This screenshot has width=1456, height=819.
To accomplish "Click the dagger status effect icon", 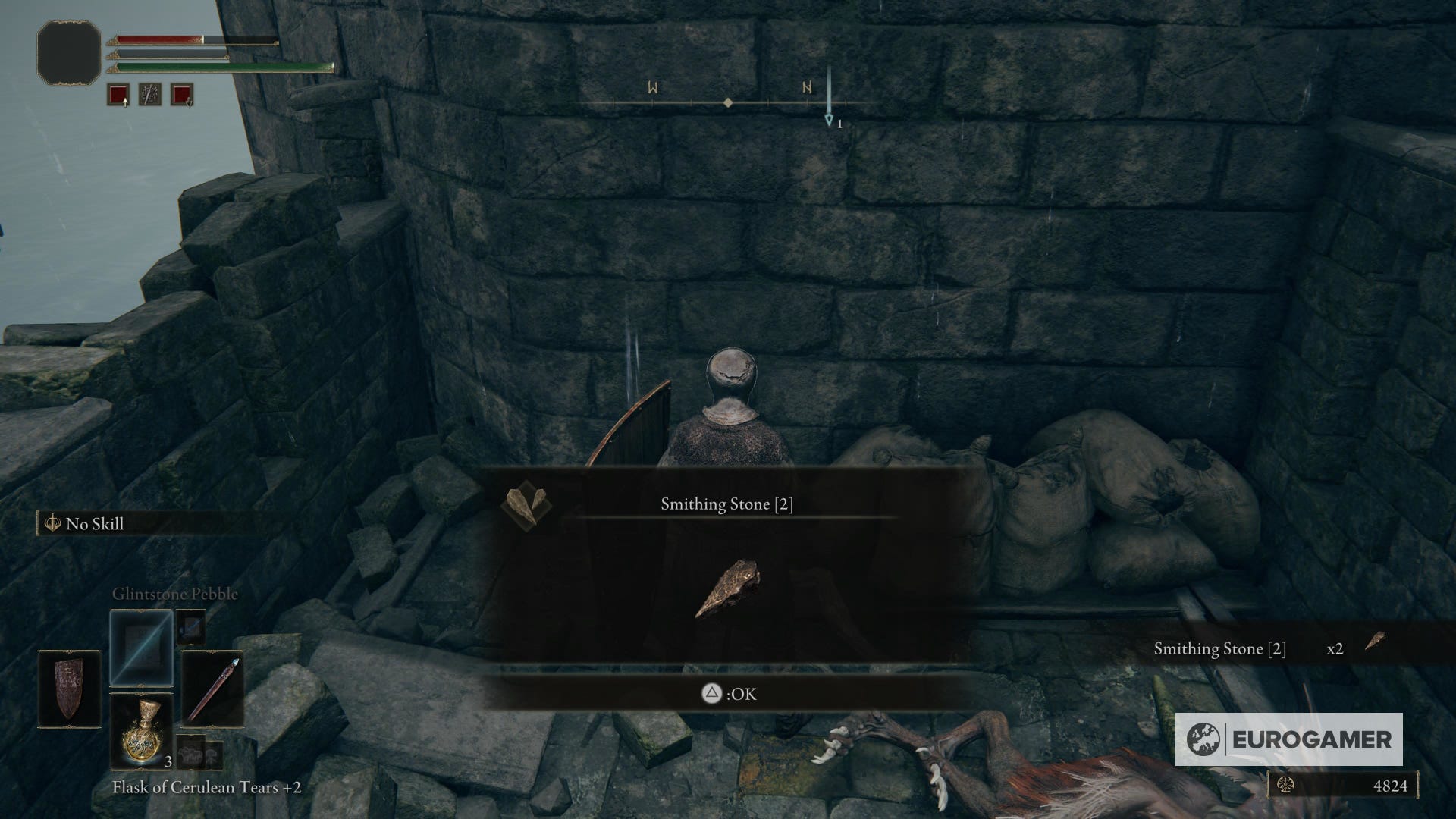I will tap(149, 96).
